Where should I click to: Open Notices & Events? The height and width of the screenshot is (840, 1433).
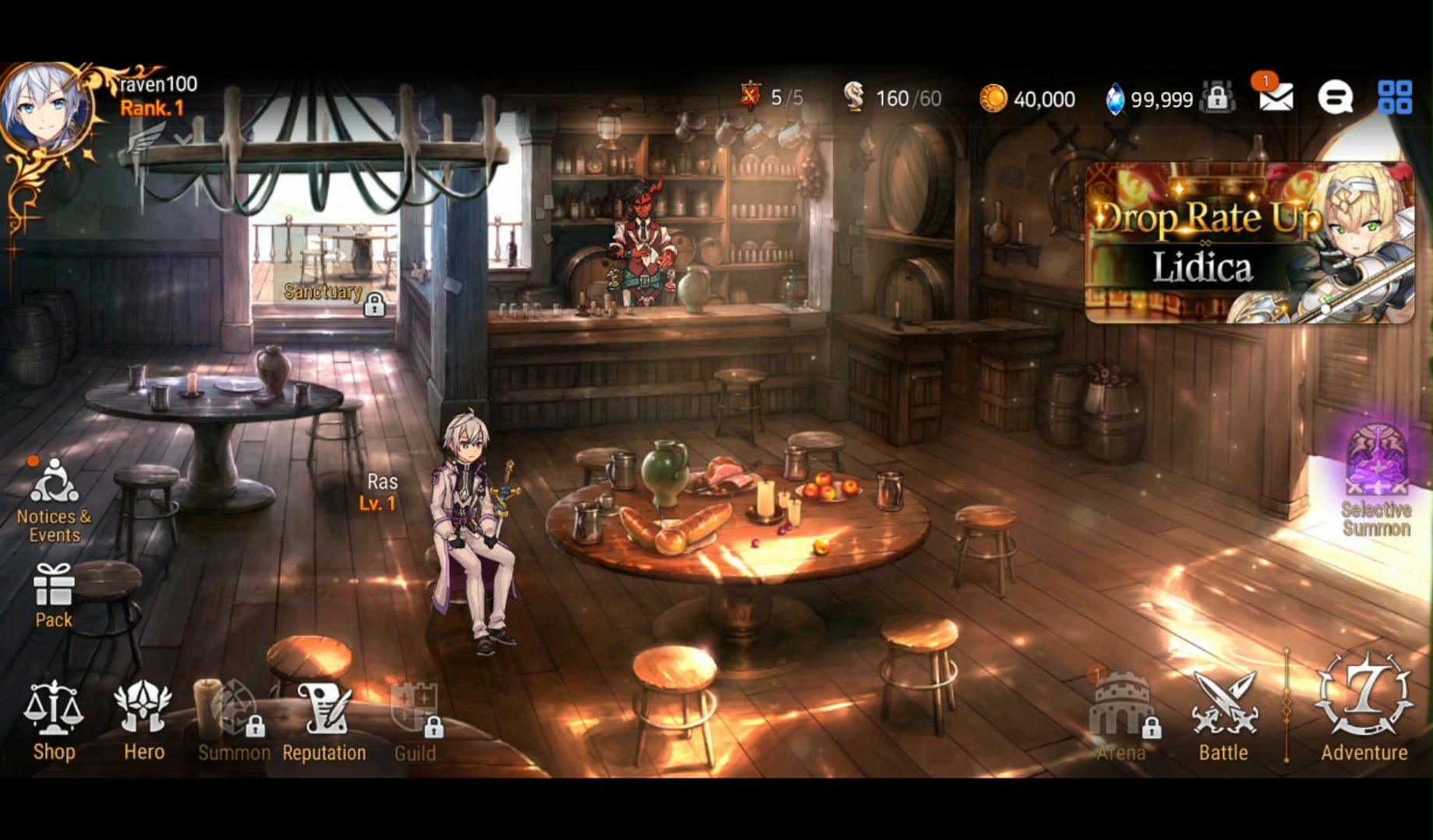[54, 500]
